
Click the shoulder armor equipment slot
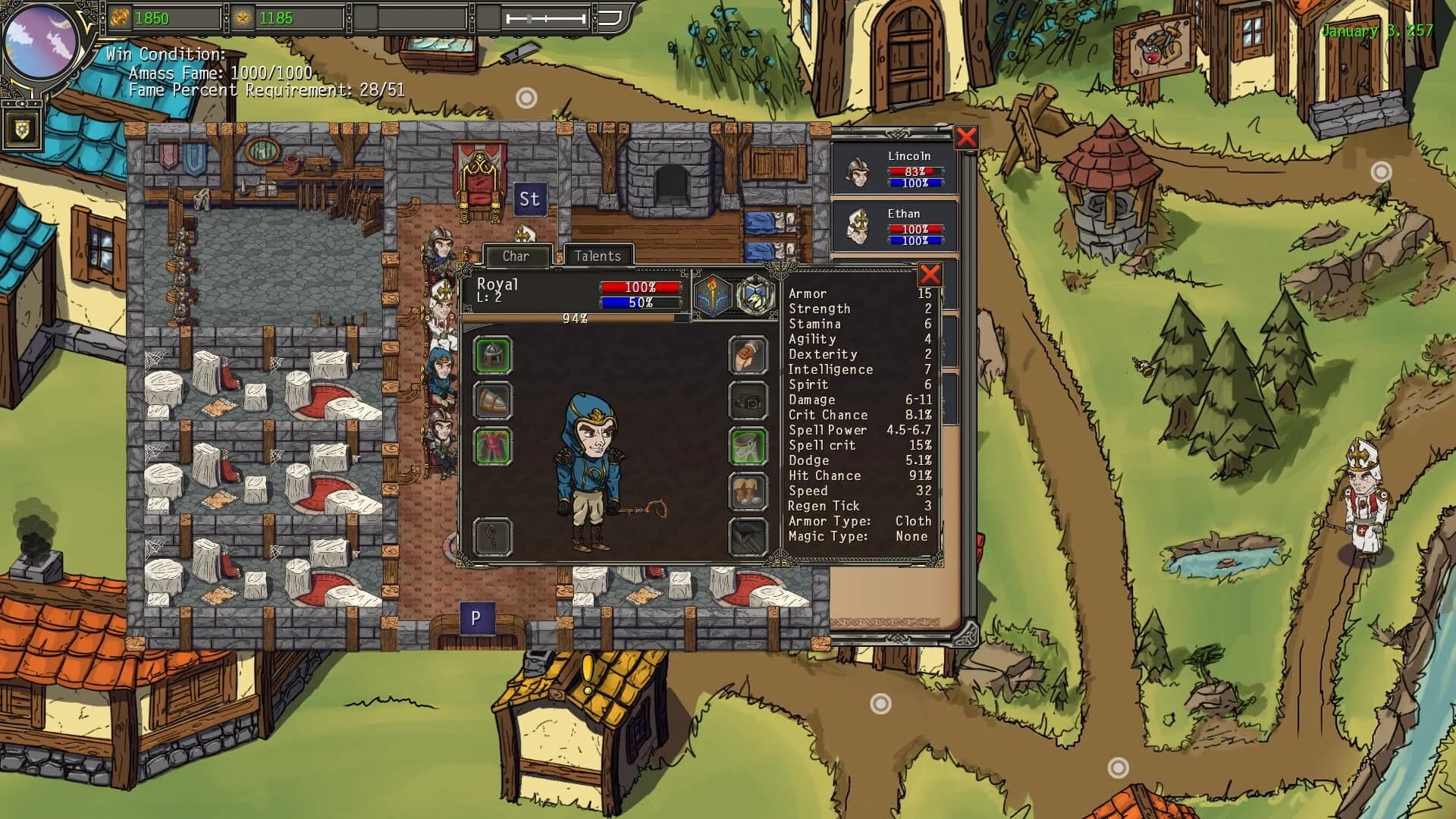pyautogui.click(x=494, y=402)
